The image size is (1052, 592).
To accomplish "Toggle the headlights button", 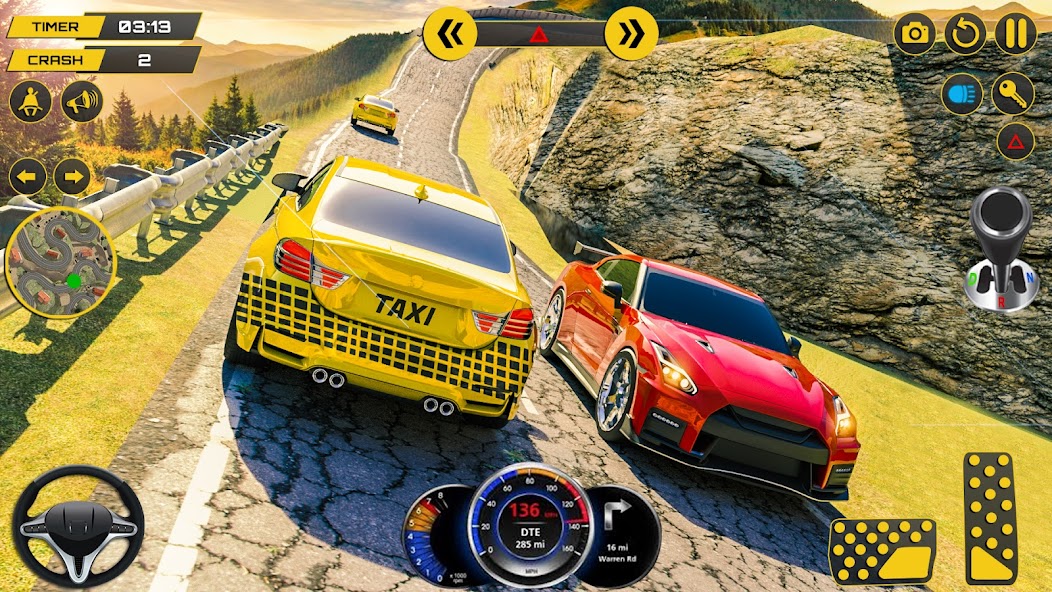I will (962, 94).
